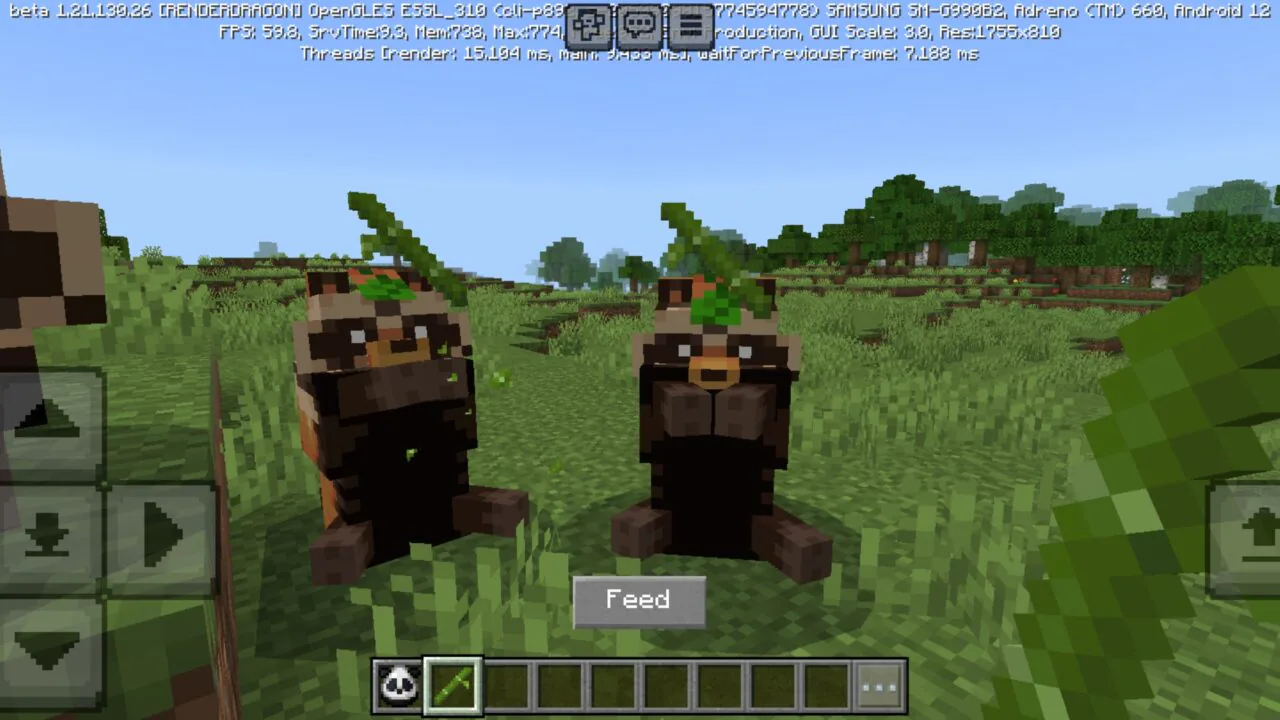Select the fourth hotbar slot

[560, 685]
